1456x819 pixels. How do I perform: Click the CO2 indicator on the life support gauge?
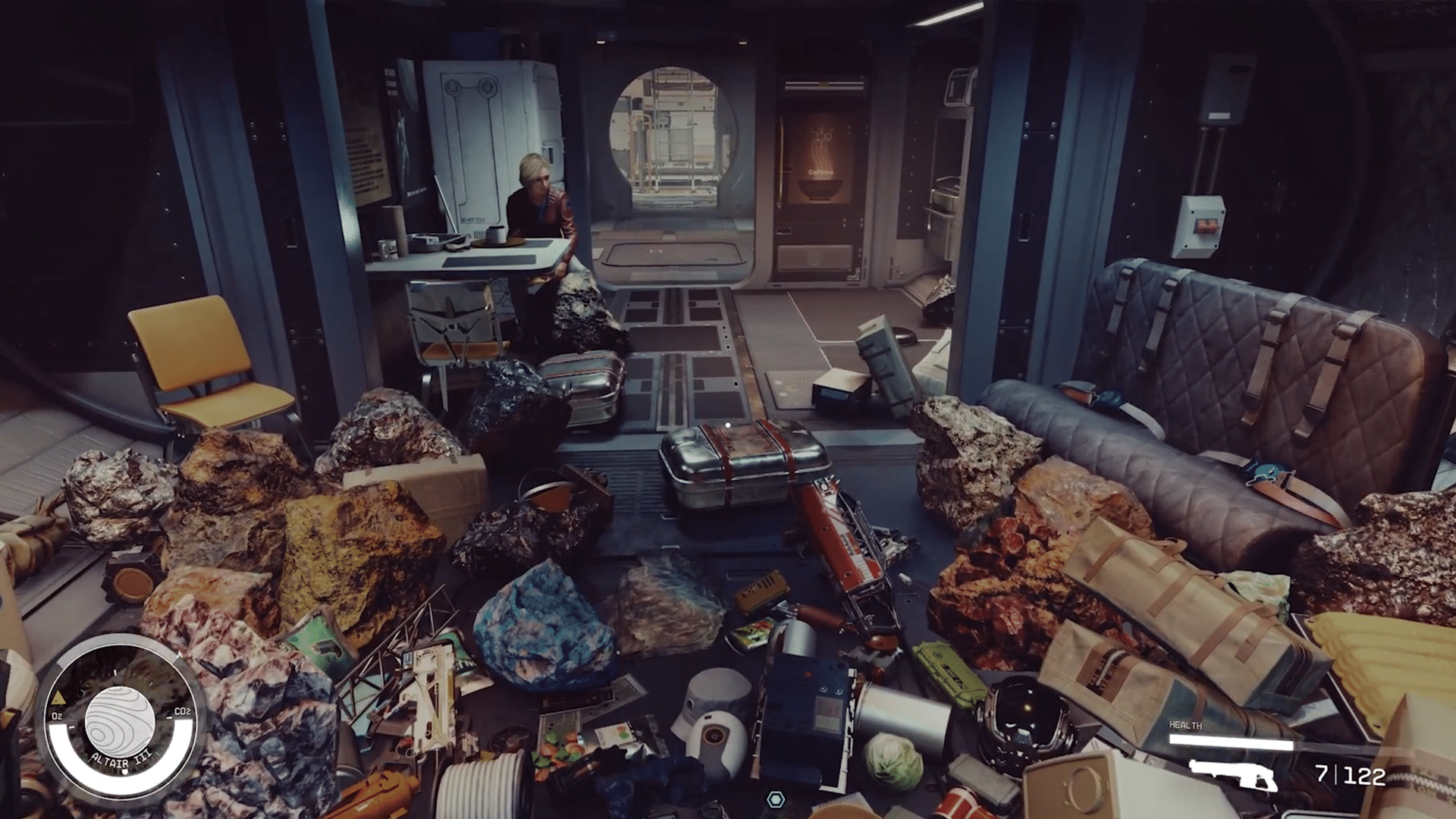[x=183, y=712]
